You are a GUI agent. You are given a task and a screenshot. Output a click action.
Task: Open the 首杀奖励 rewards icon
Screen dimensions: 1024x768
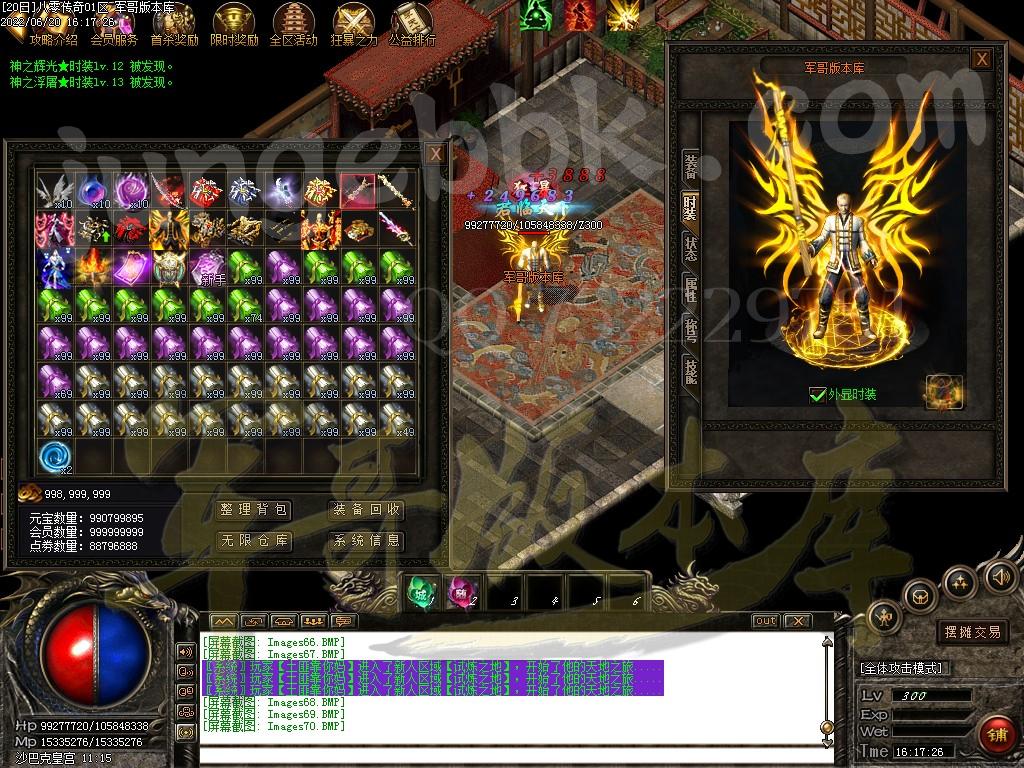click(174, 24)
